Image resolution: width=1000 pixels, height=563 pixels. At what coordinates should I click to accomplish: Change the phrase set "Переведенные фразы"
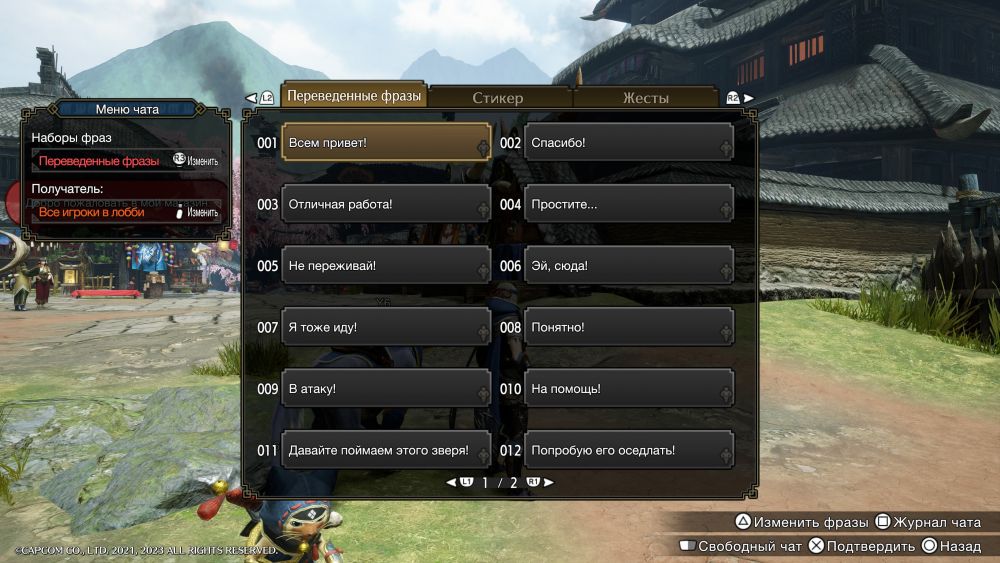tap(126, 160)
